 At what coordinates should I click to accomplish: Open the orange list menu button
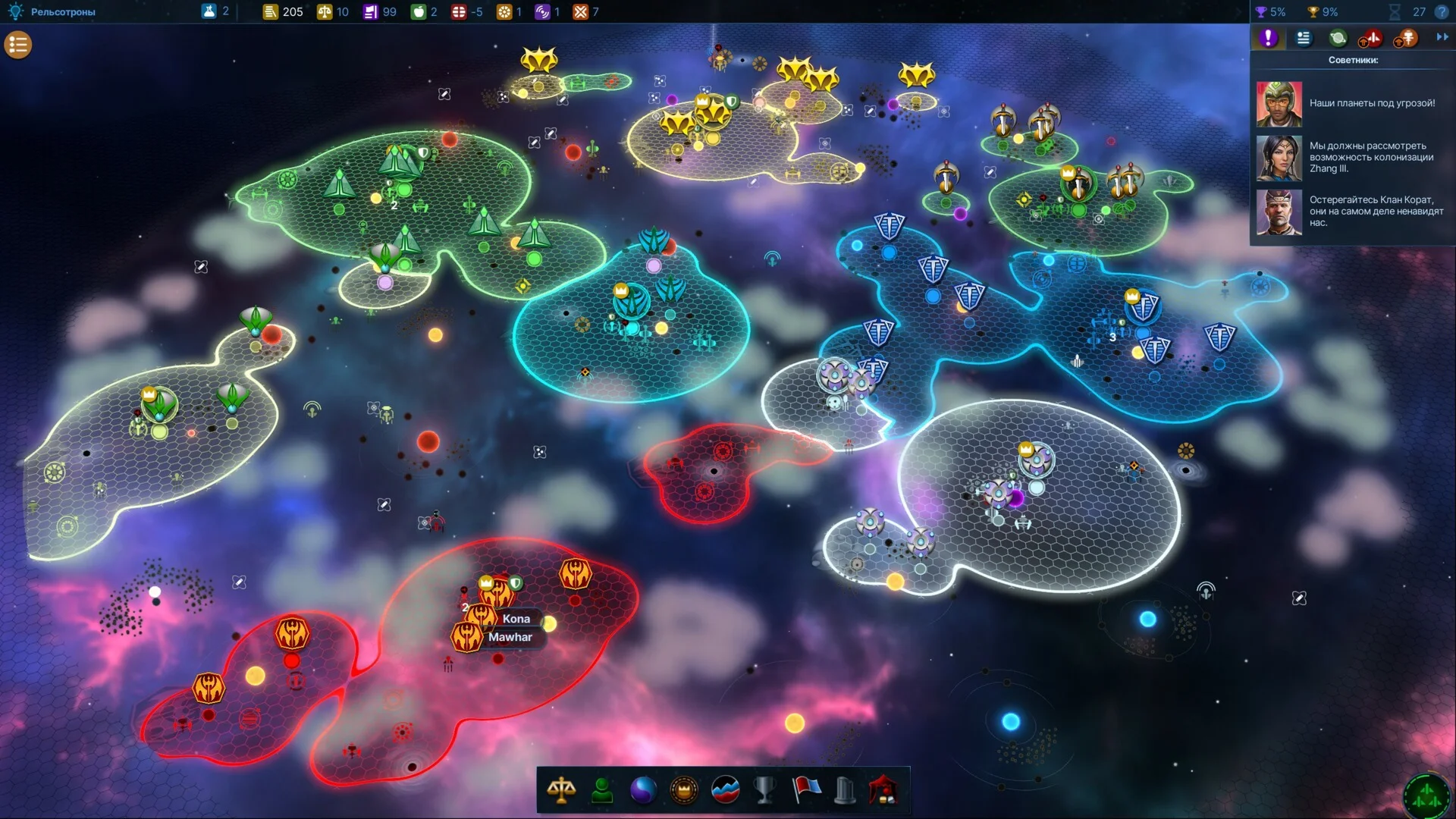pyautogui.click(x=18, y=45)
